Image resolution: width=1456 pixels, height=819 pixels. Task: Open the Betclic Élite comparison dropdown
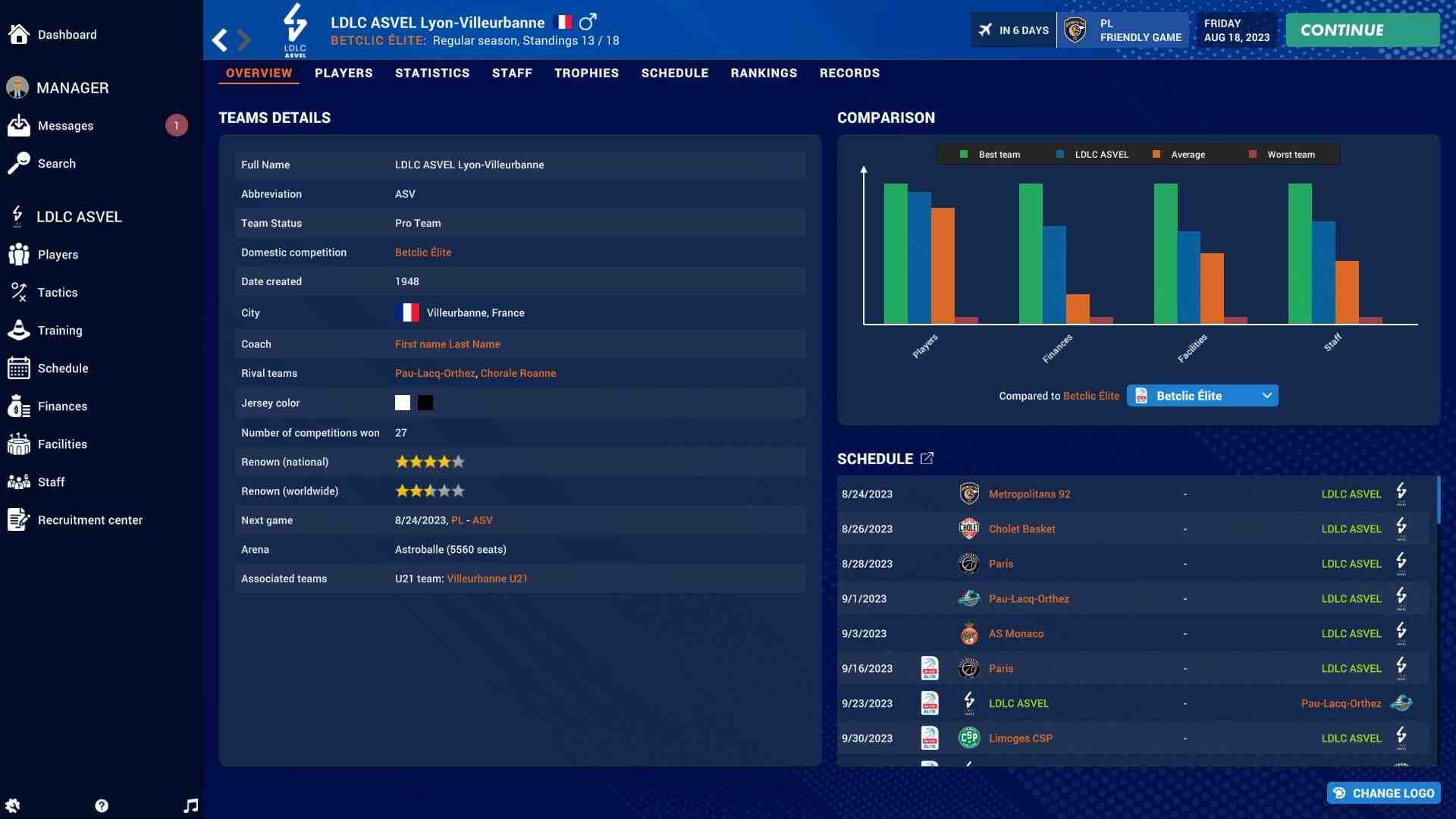(x=1202, y=396)
